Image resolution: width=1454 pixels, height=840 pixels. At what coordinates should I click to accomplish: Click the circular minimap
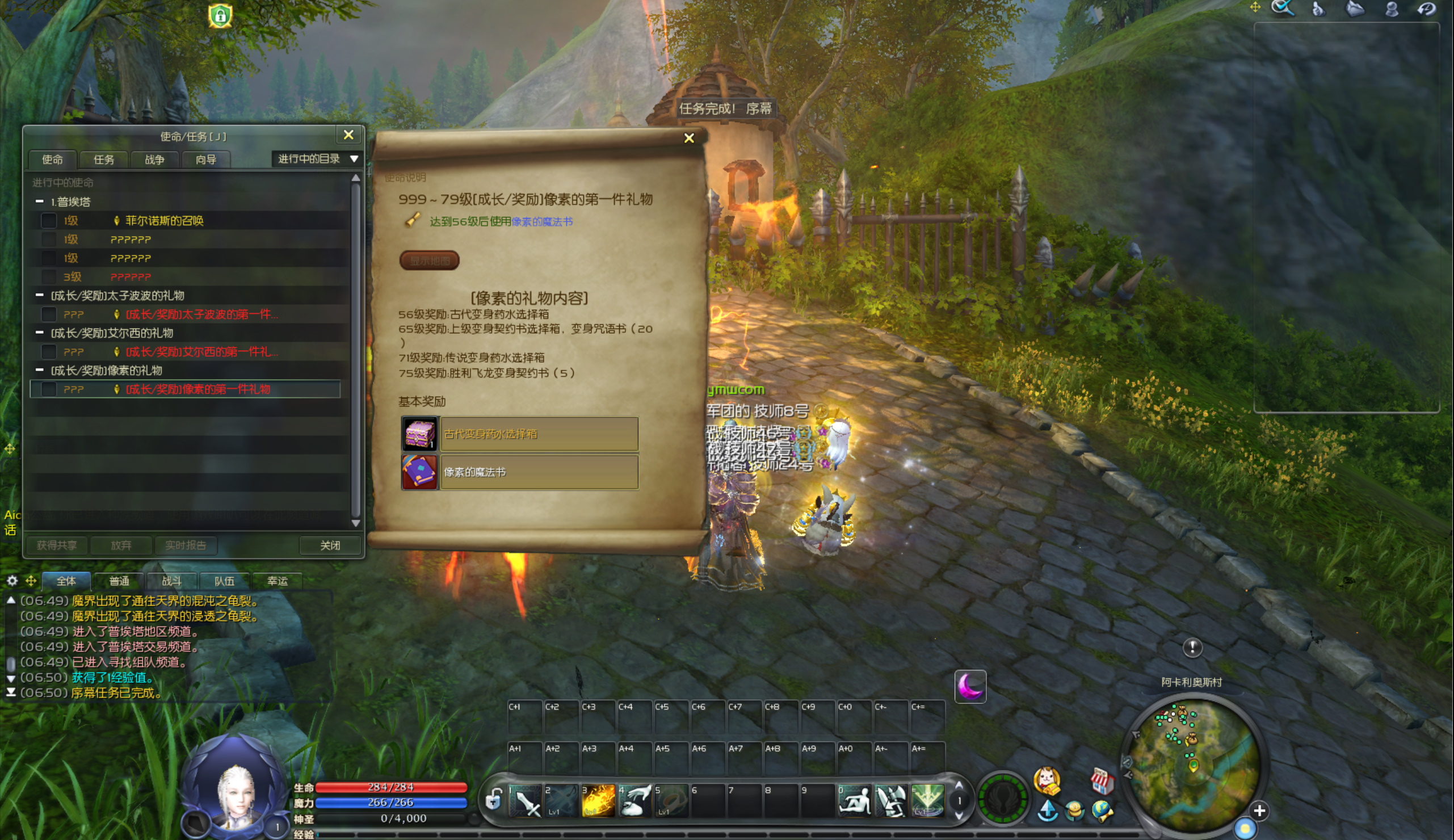(1194, 763)
